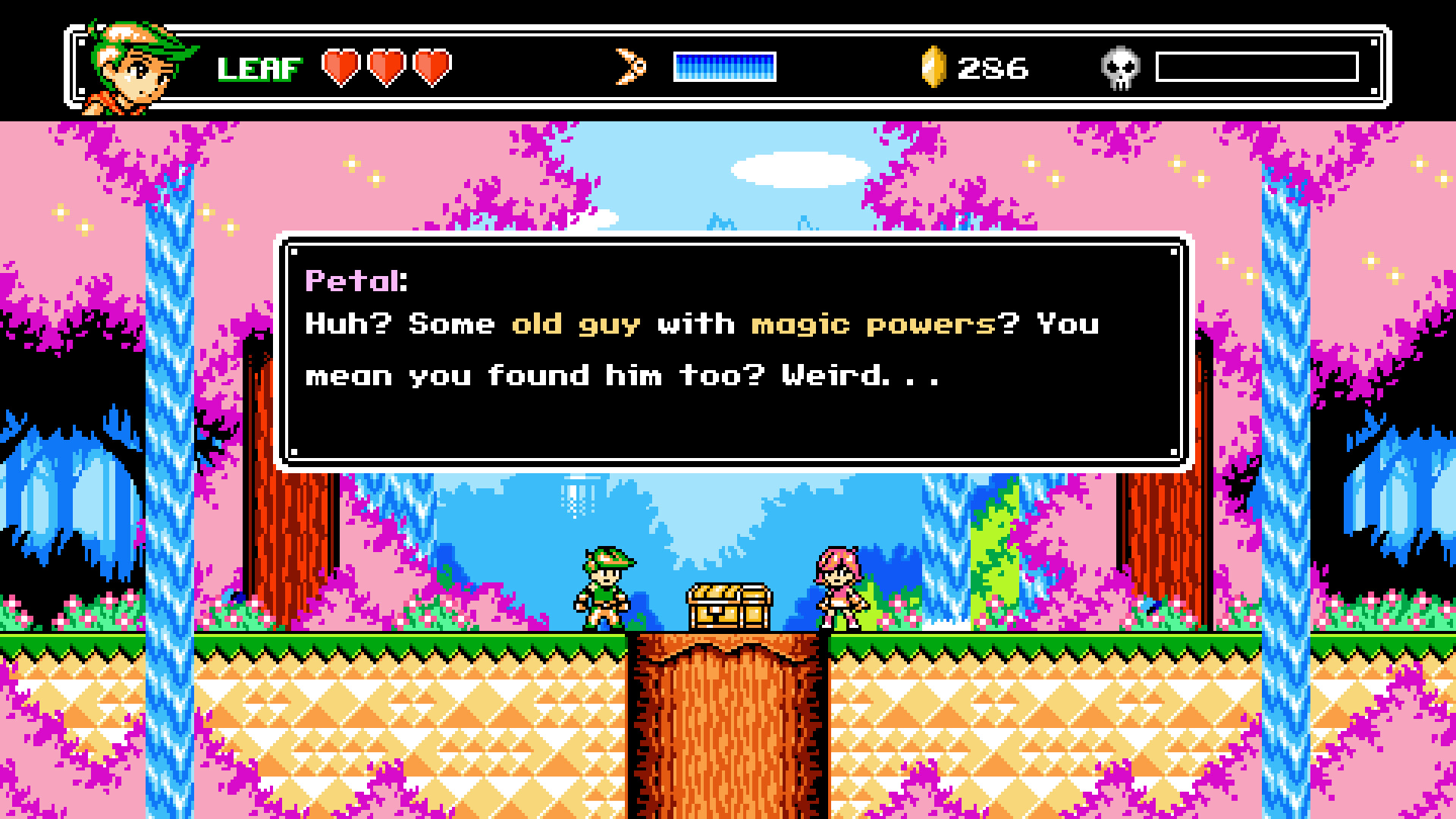Select the first heart in the health display

tap(340, 68)
